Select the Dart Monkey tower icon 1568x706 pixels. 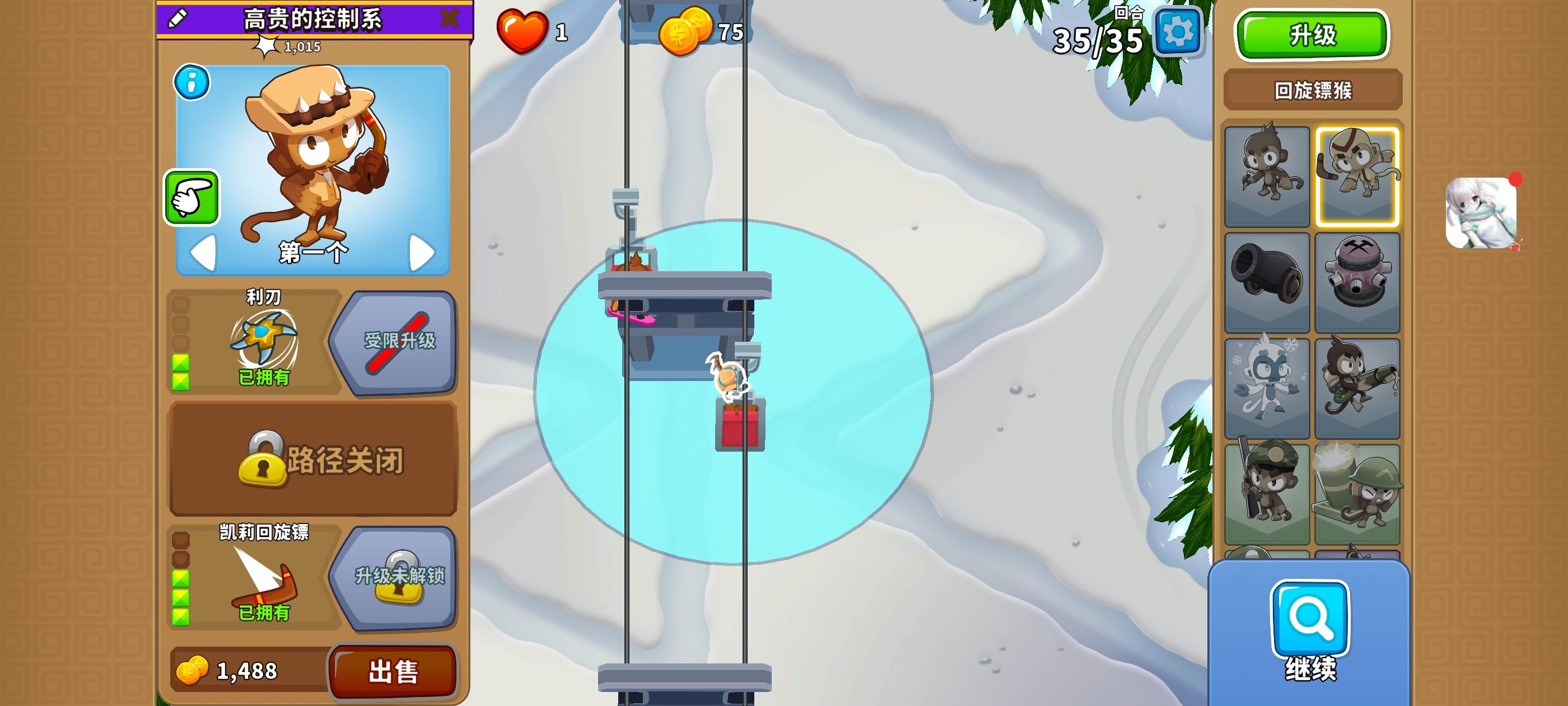1267,176
